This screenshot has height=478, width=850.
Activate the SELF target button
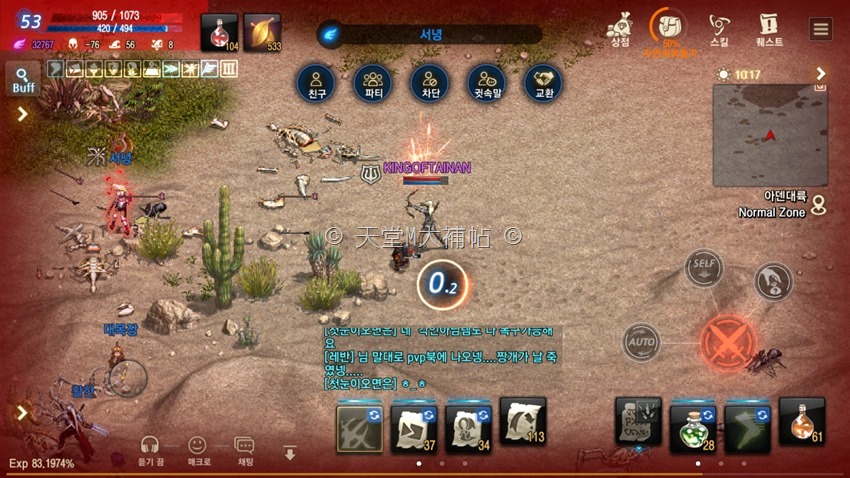pyautogui.click(x=703, y=269)
